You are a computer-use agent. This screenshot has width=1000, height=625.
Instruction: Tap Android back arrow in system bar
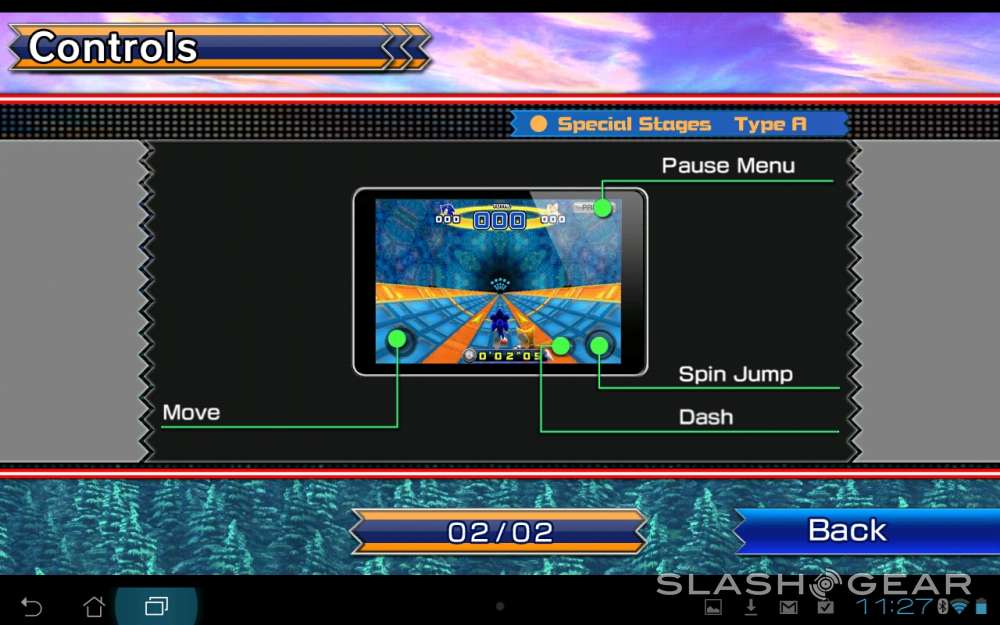32,607
